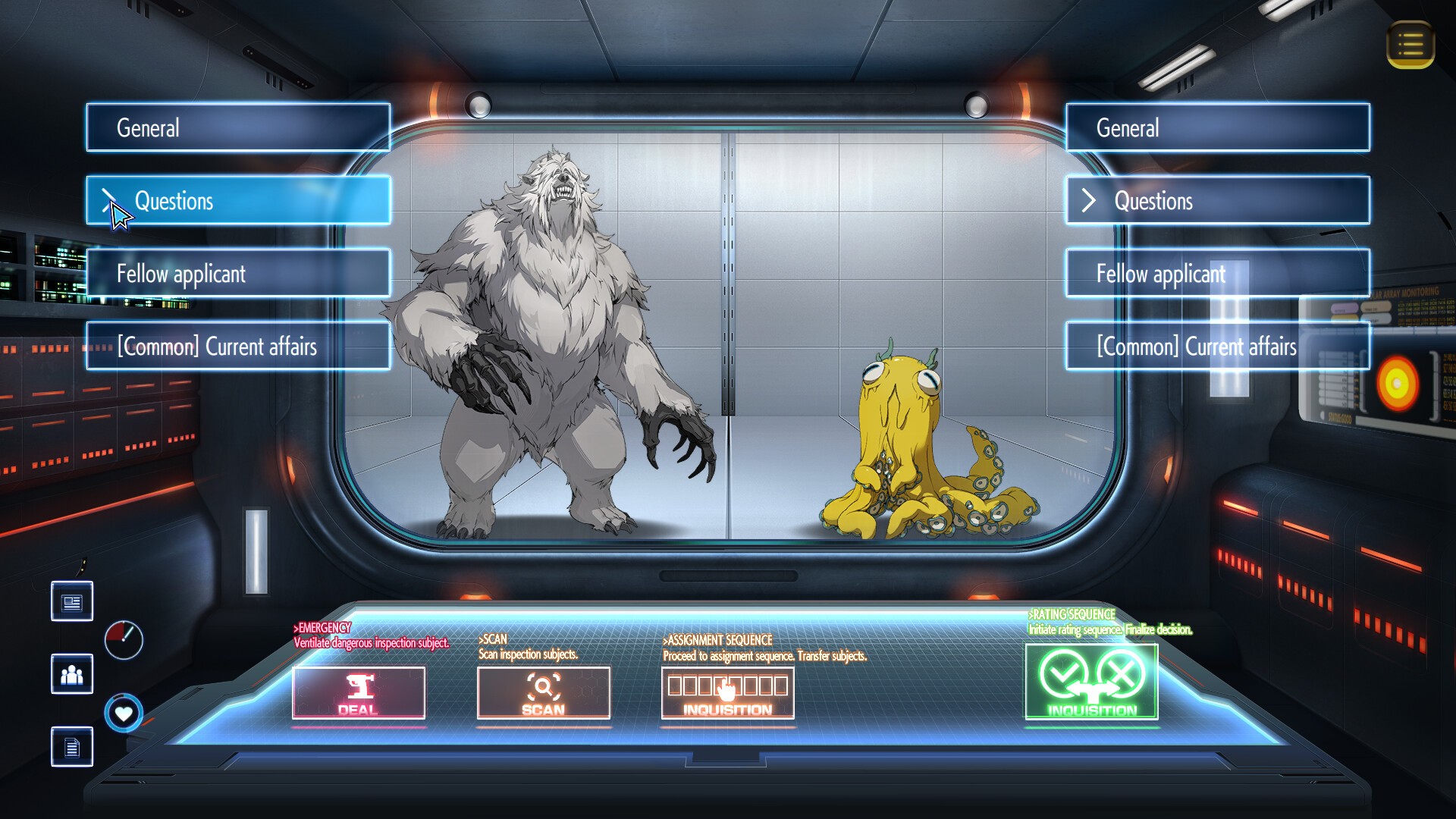Pick Current affairs for the white beast applicant
The height and width of the screenshot is (819, 1456).
238,346
